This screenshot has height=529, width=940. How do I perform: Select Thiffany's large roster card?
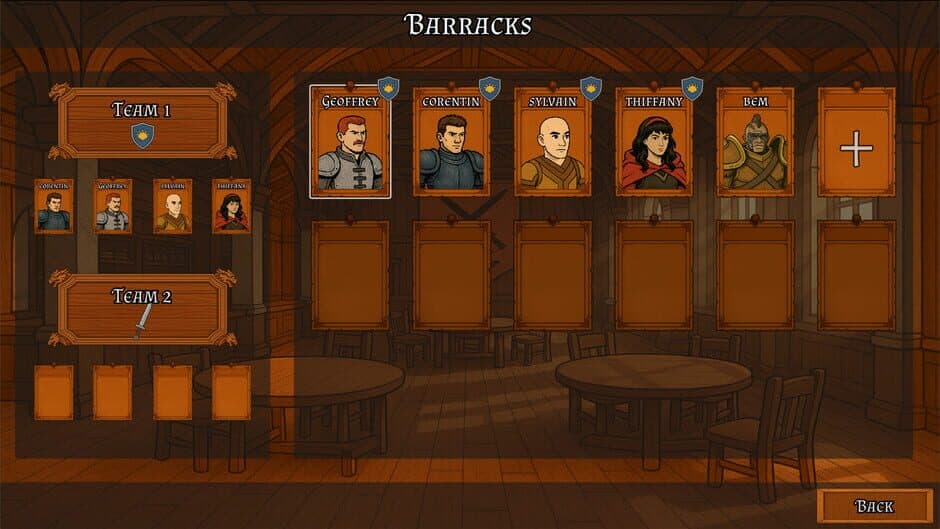click(x=653, y=142)
